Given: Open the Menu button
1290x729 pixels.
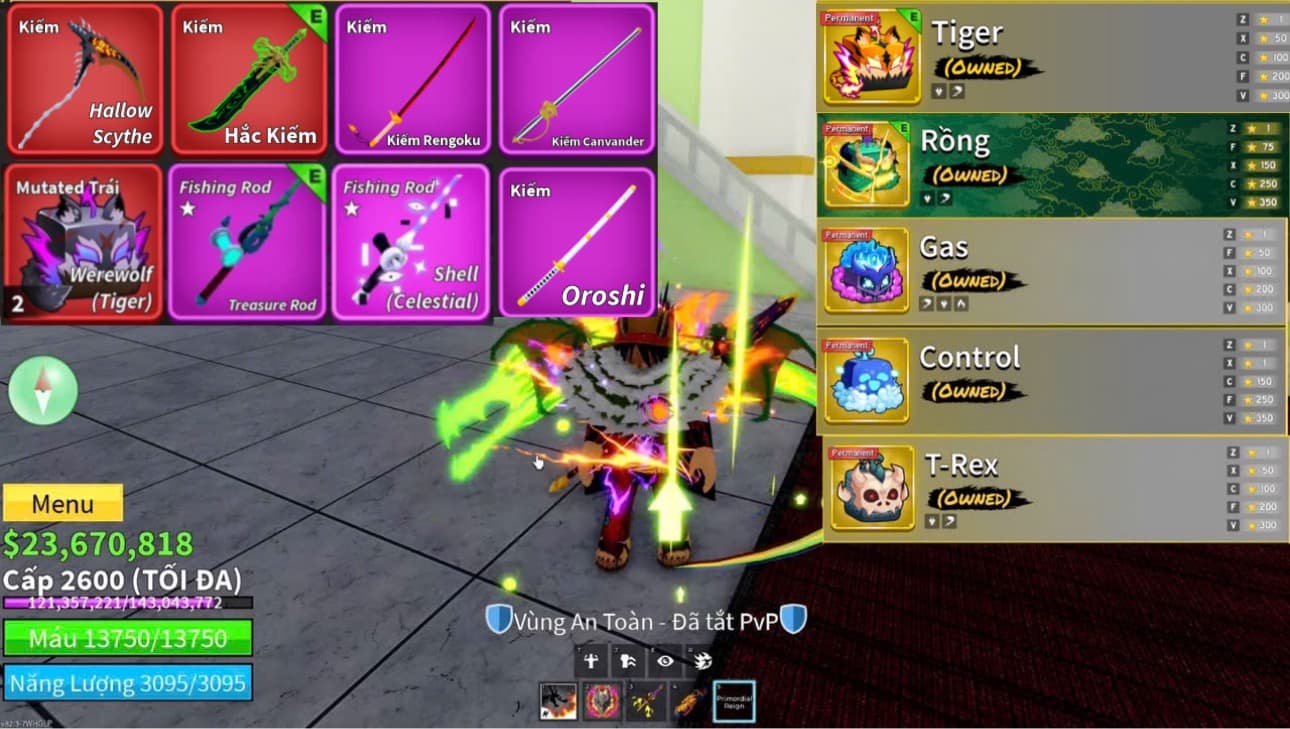Looking at the screenshot, I should 63,504.
